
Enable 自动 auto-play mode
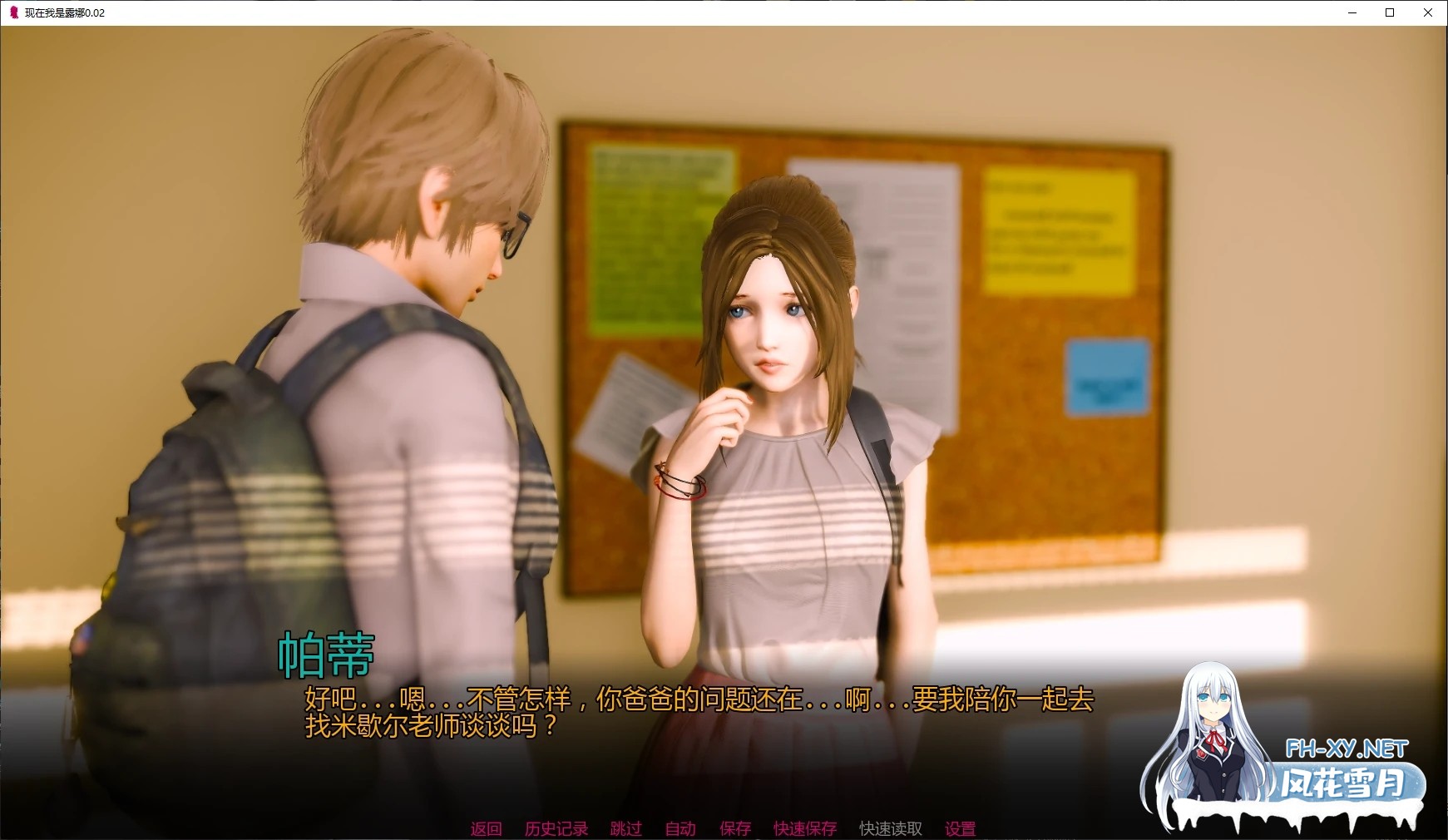point(680,828)
